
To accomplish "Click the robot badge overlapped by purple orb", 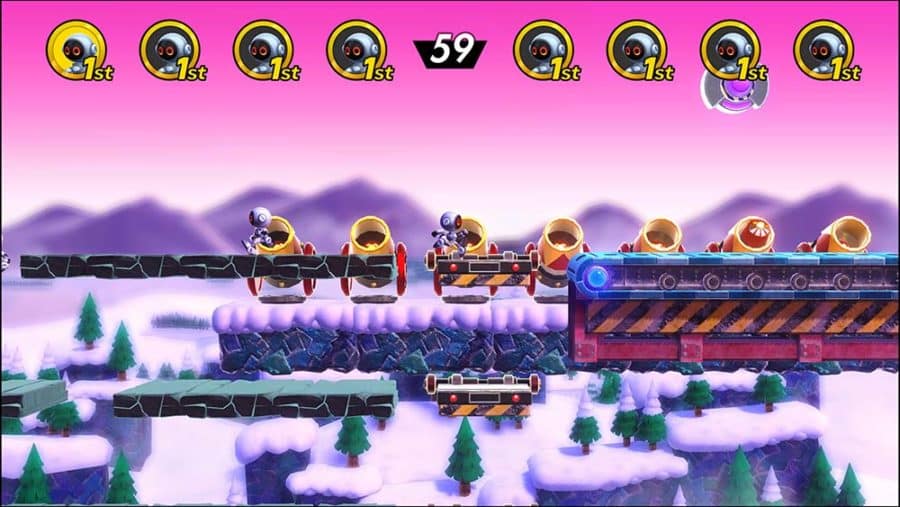I will [x=730, y=49].
